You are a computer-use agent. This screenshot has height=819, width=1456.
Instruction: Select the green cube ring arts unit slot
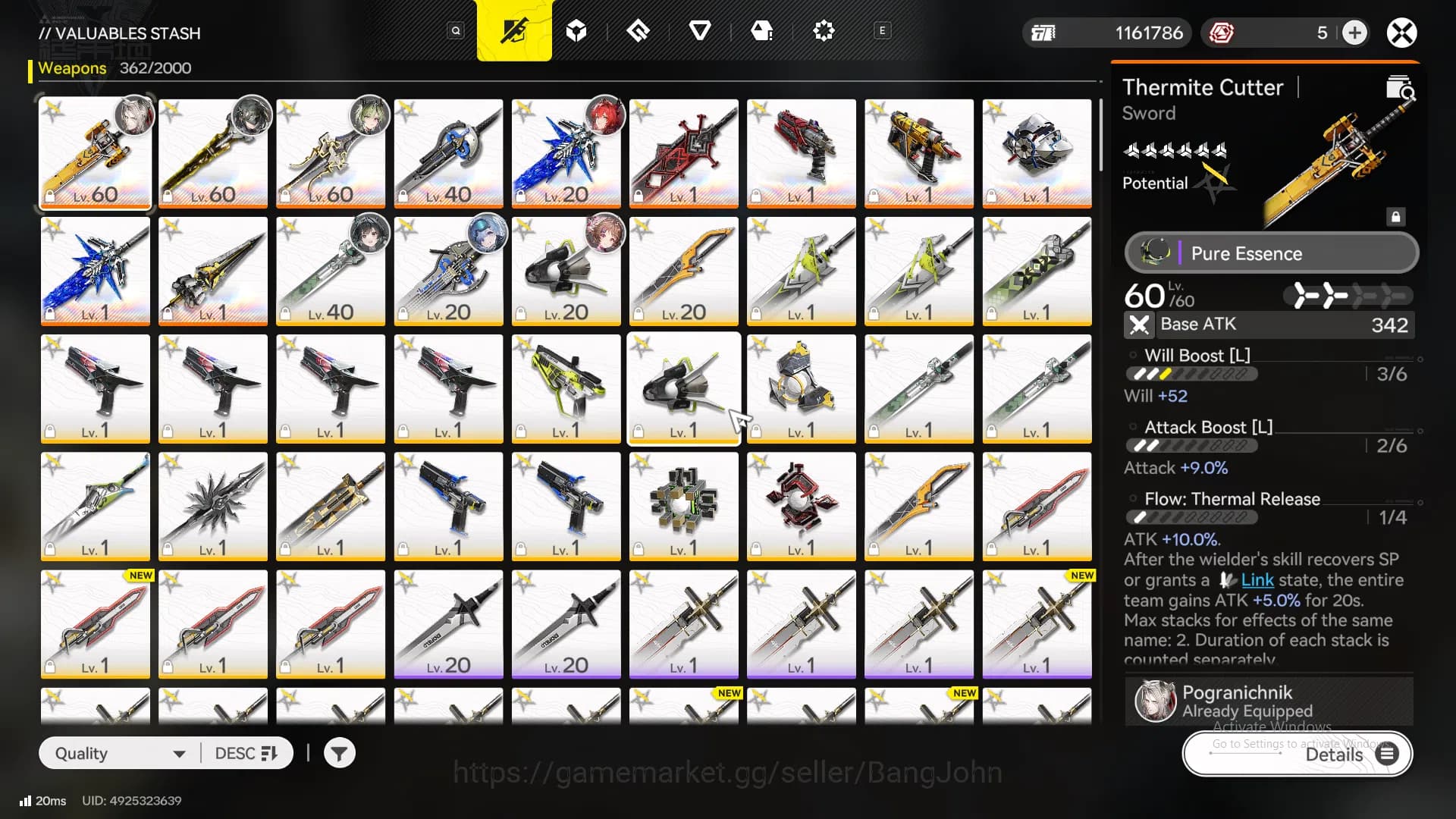point(683,506)
